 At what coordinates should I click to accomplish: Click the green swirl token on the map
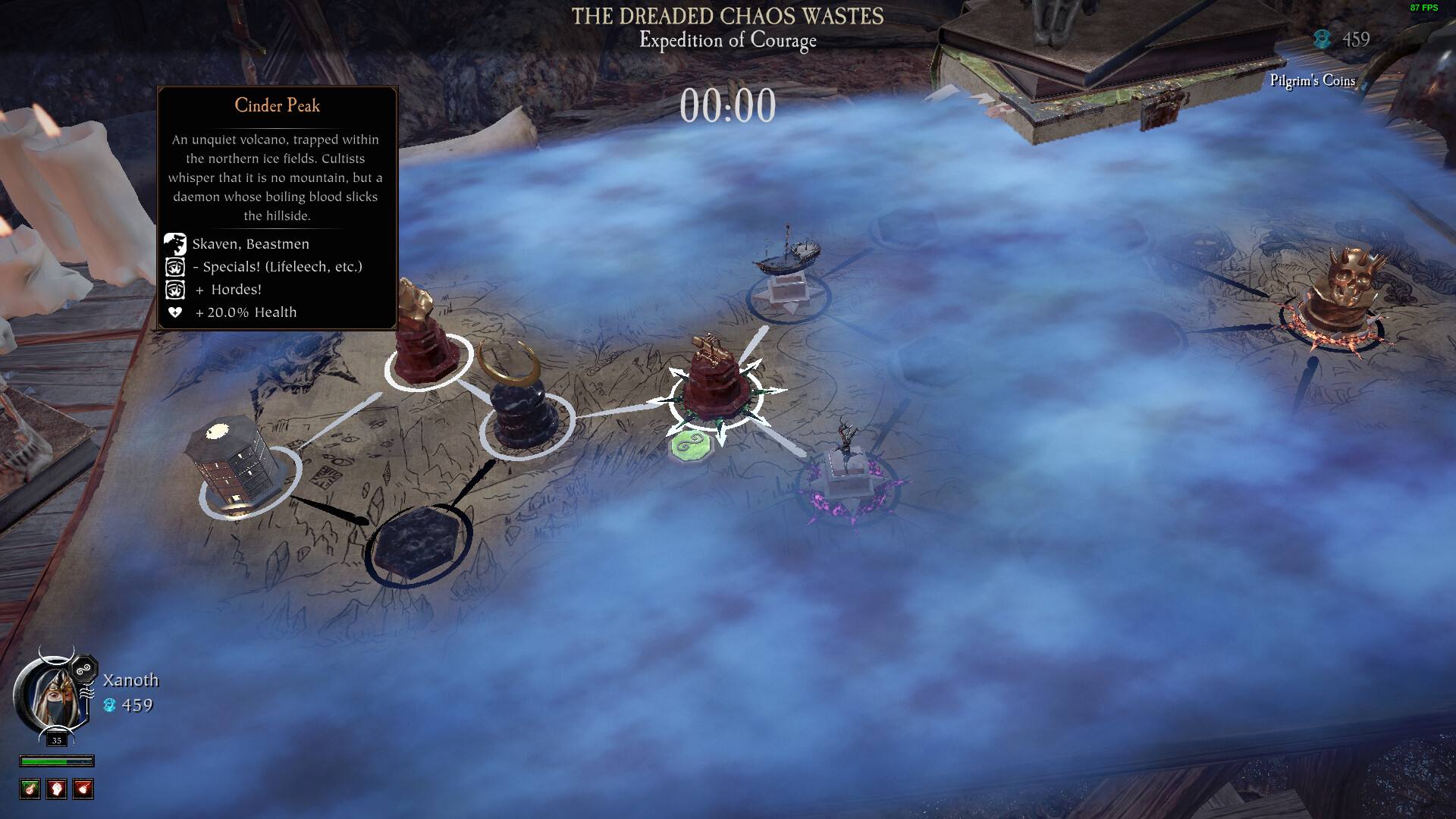point(689,445)
